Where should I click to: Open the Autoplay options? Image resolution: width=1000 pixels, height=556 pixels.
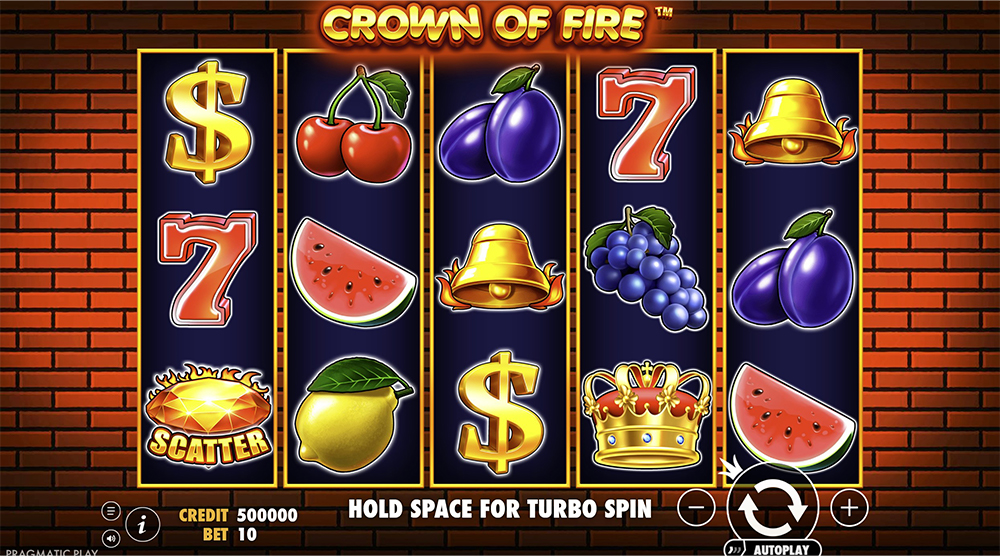pyautogui.click(x=775, y=548)
